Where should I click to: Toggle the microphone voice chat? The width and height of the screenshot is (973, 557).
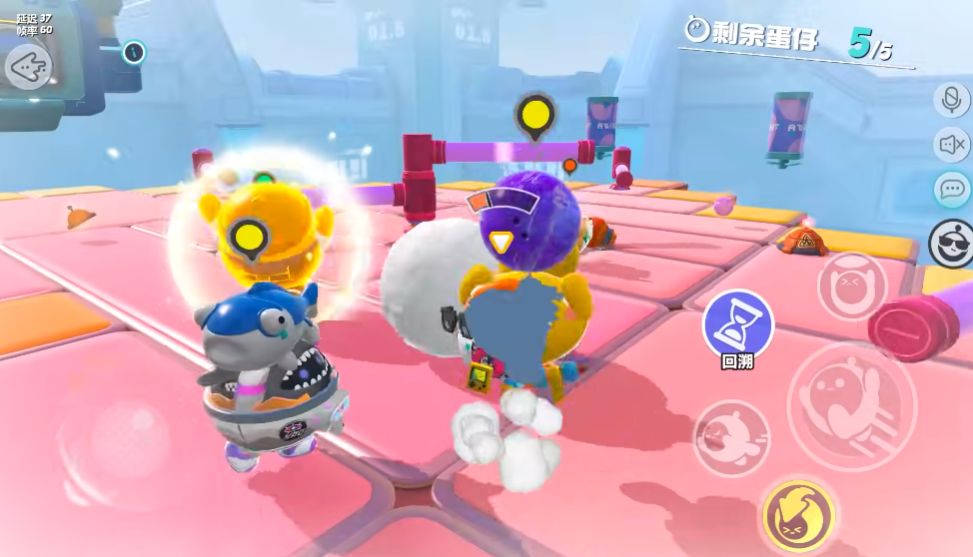point(951,99)
